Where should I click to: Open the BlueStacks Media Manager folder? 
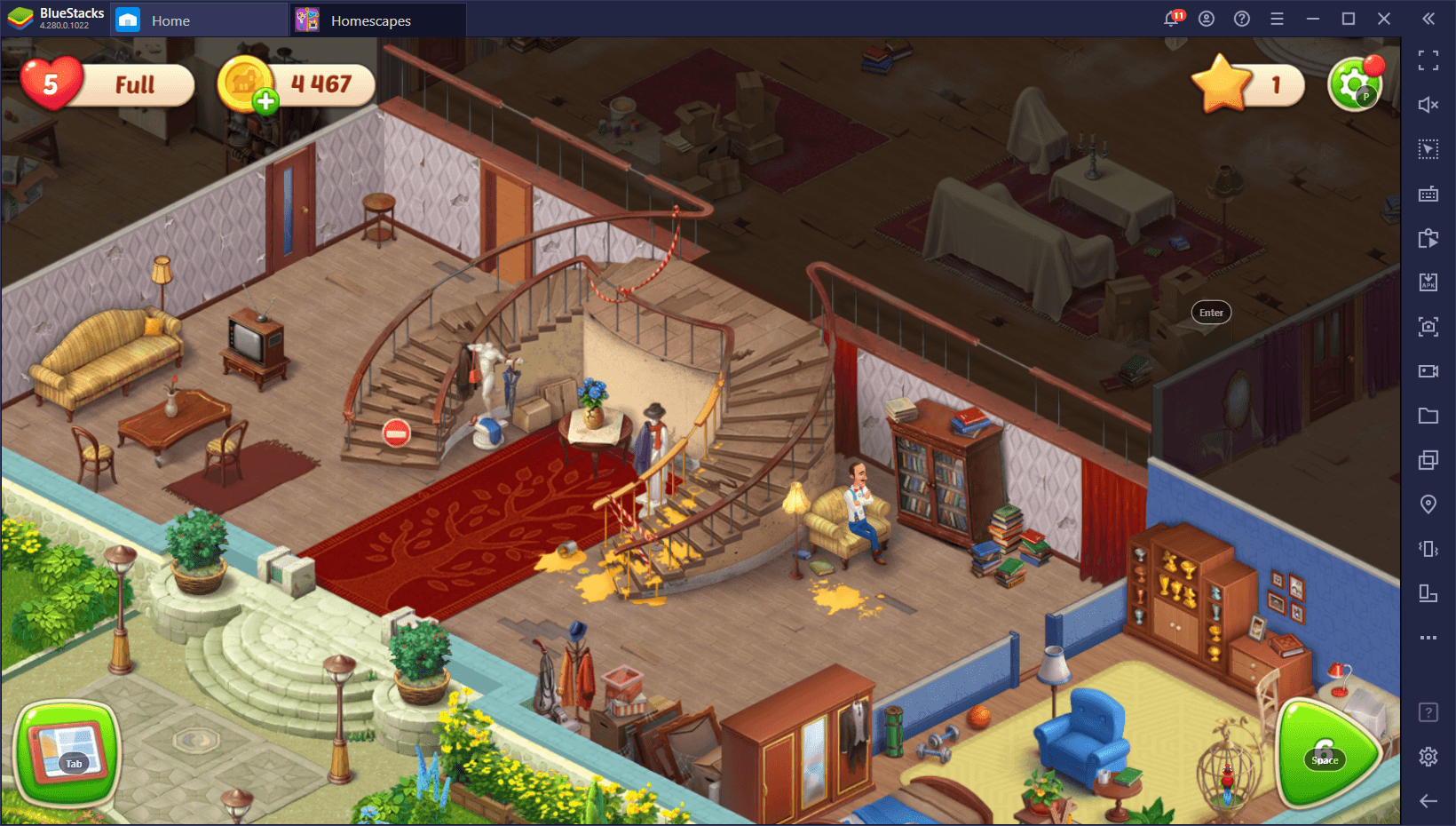pos(1428,416)
